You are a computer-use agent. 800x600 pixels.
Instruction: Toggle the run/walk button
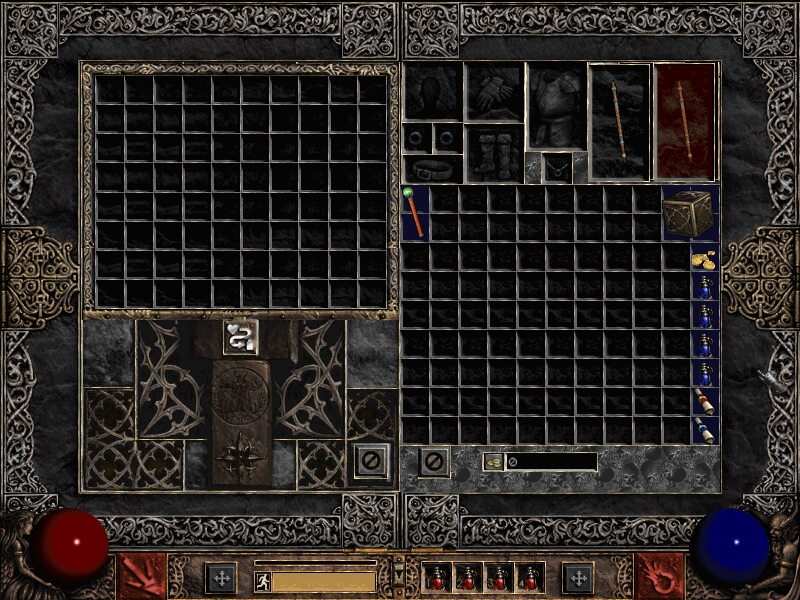point(261,579)
